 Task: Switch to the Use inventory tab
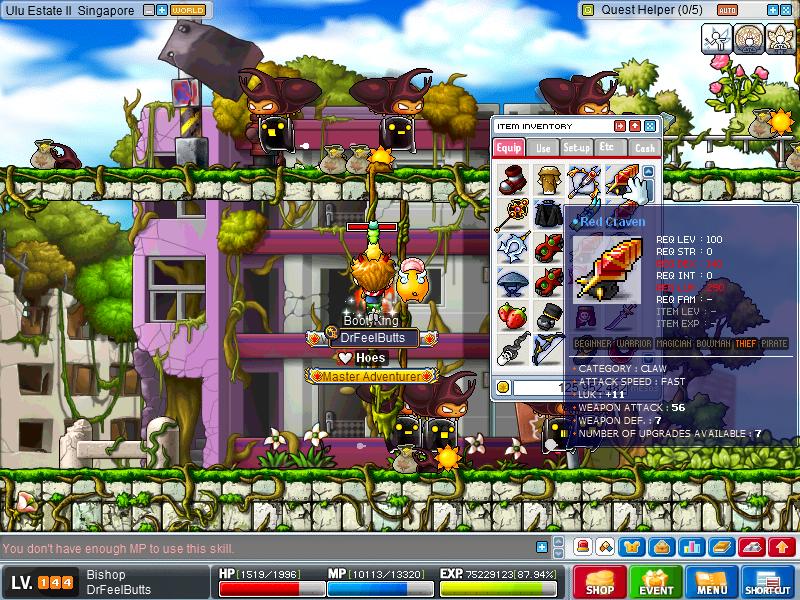tap(544, 147)
